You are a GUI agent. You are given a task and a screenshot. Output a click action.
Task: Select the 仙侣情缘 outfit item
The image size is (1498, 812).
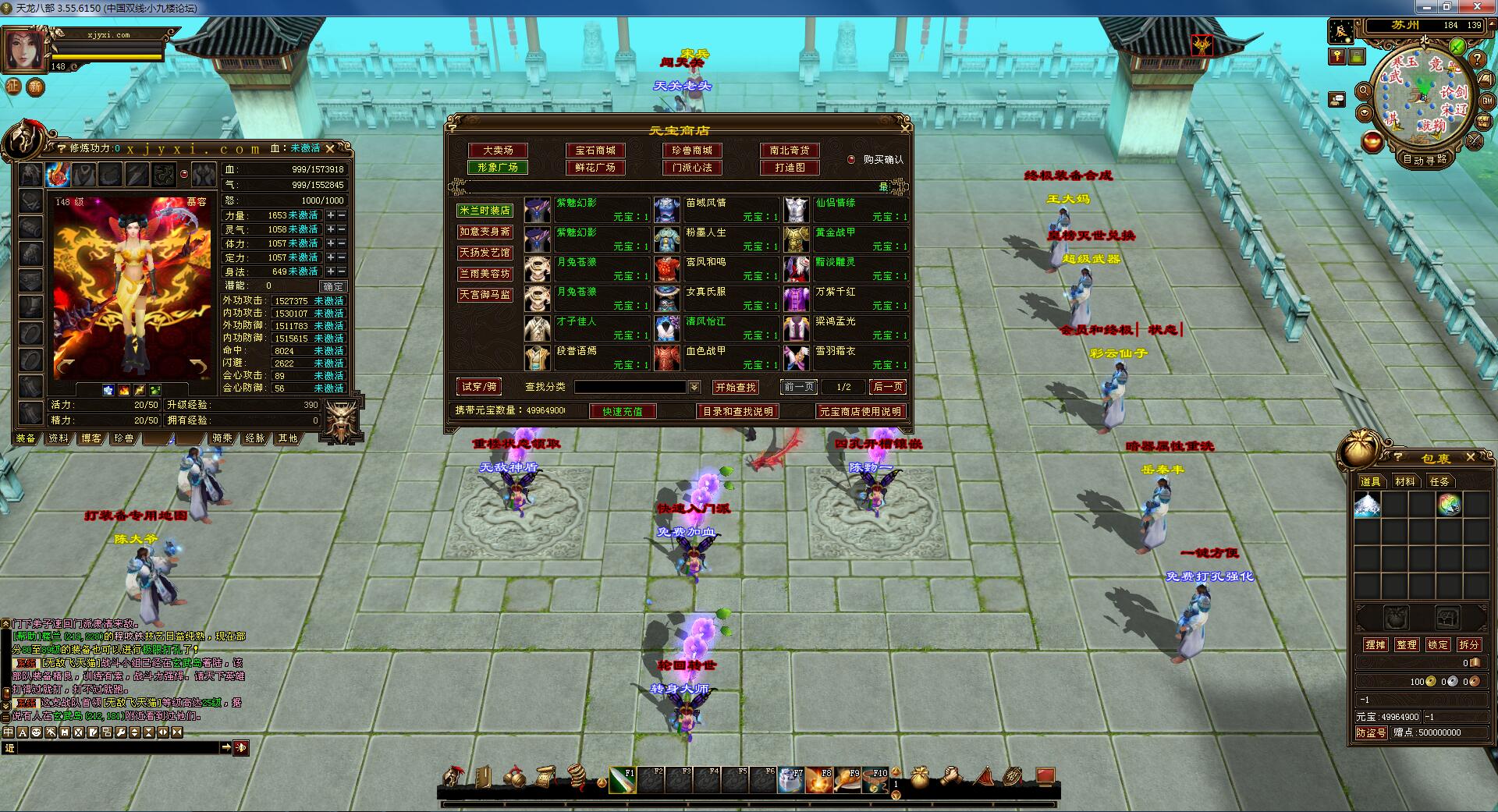pos(847,210)
